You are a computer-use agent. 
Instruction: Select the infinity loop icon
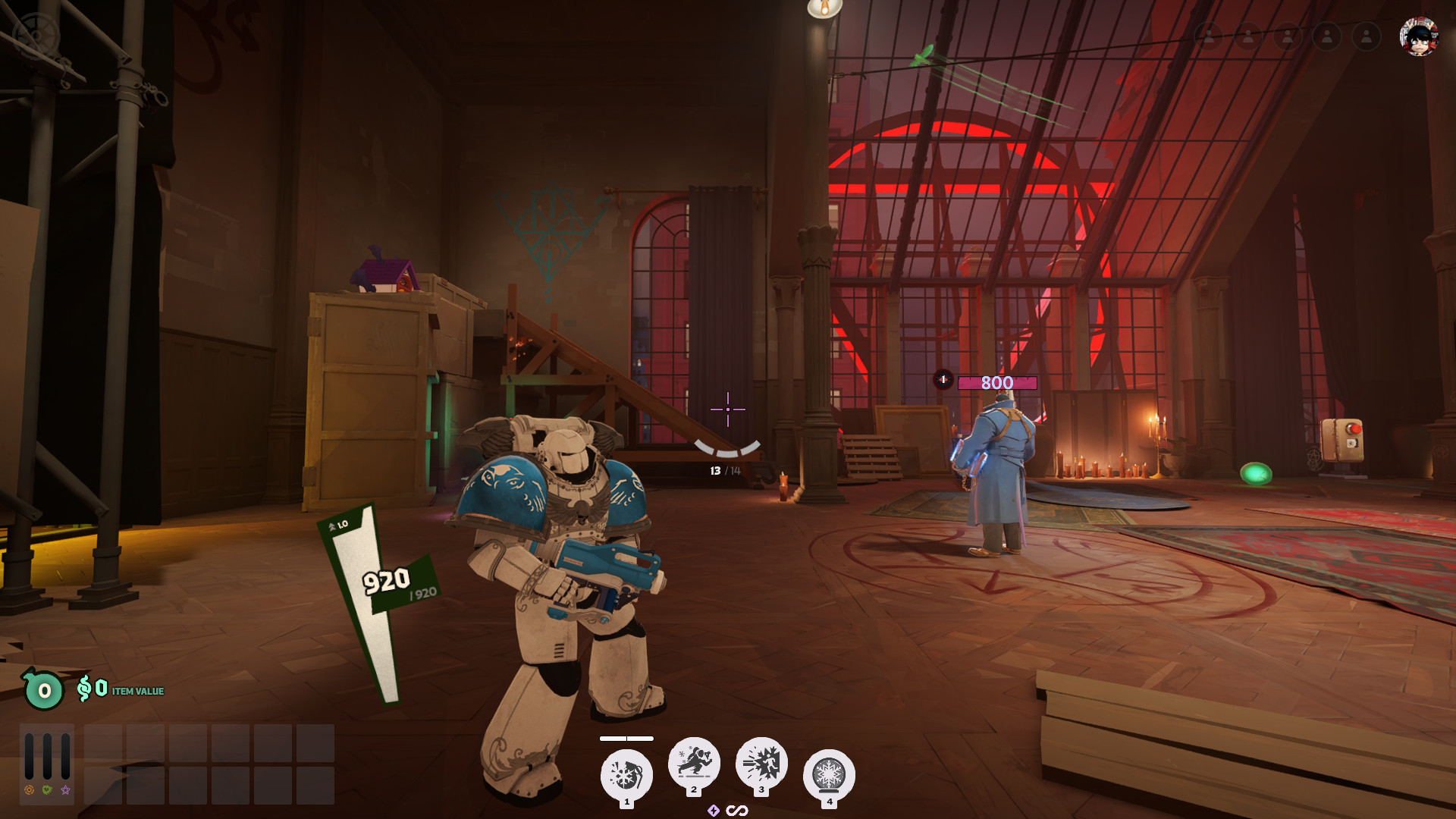pyautogui.click(x=737, y=811)
